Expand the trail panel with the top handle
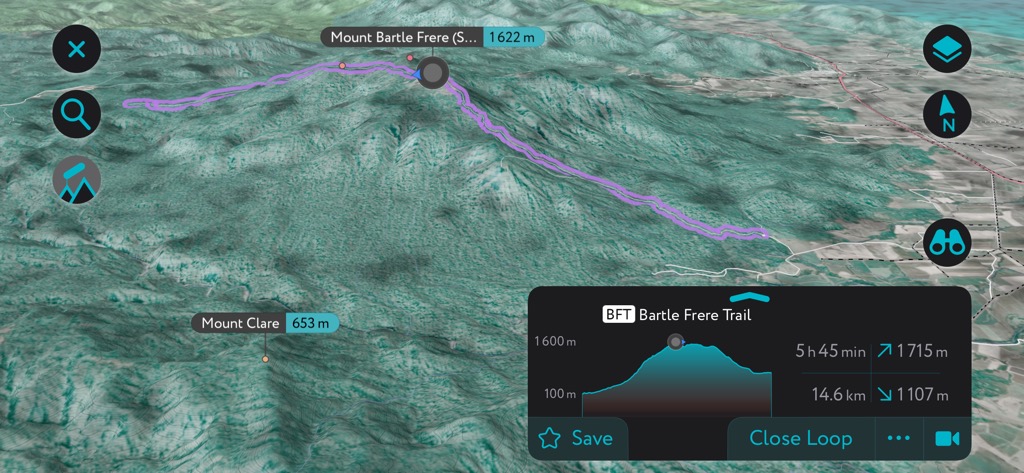Image resolution: width=1024 pixels, height=473 pixels. coord(750,297)
